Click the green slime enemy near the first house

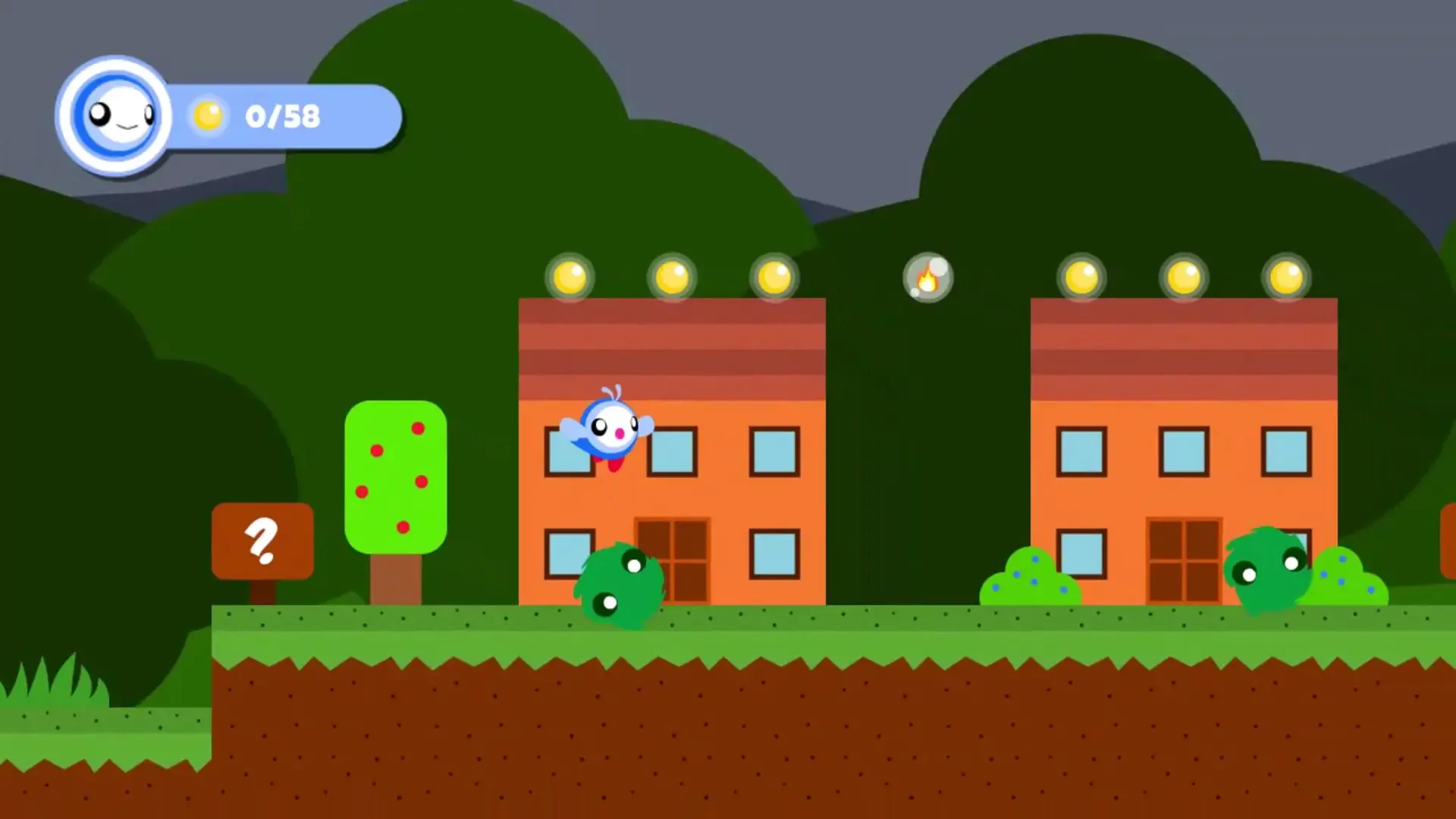(622, 584)
